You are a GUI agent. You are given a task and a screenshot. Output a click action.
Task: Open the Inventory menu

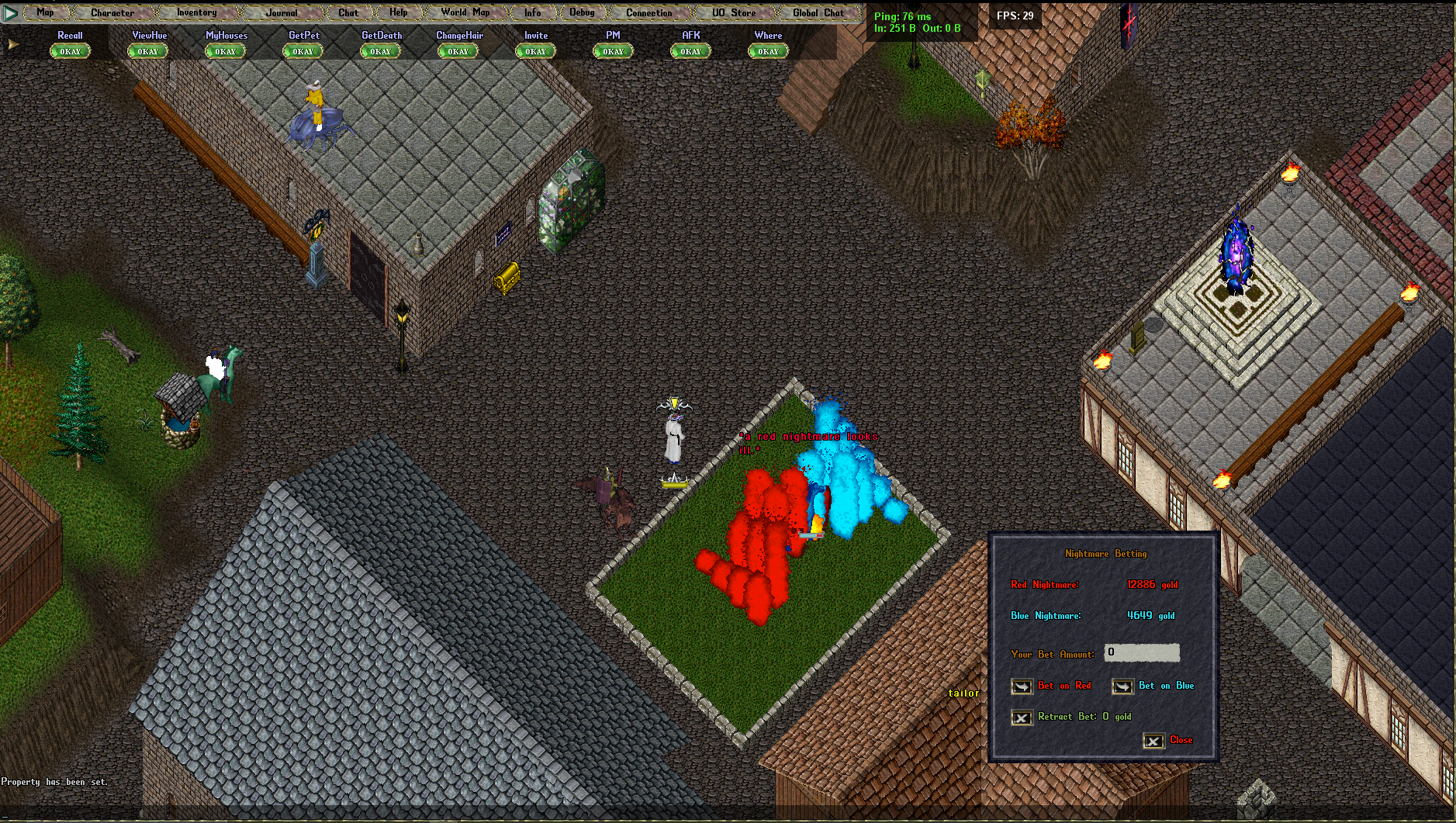point(196,12)
